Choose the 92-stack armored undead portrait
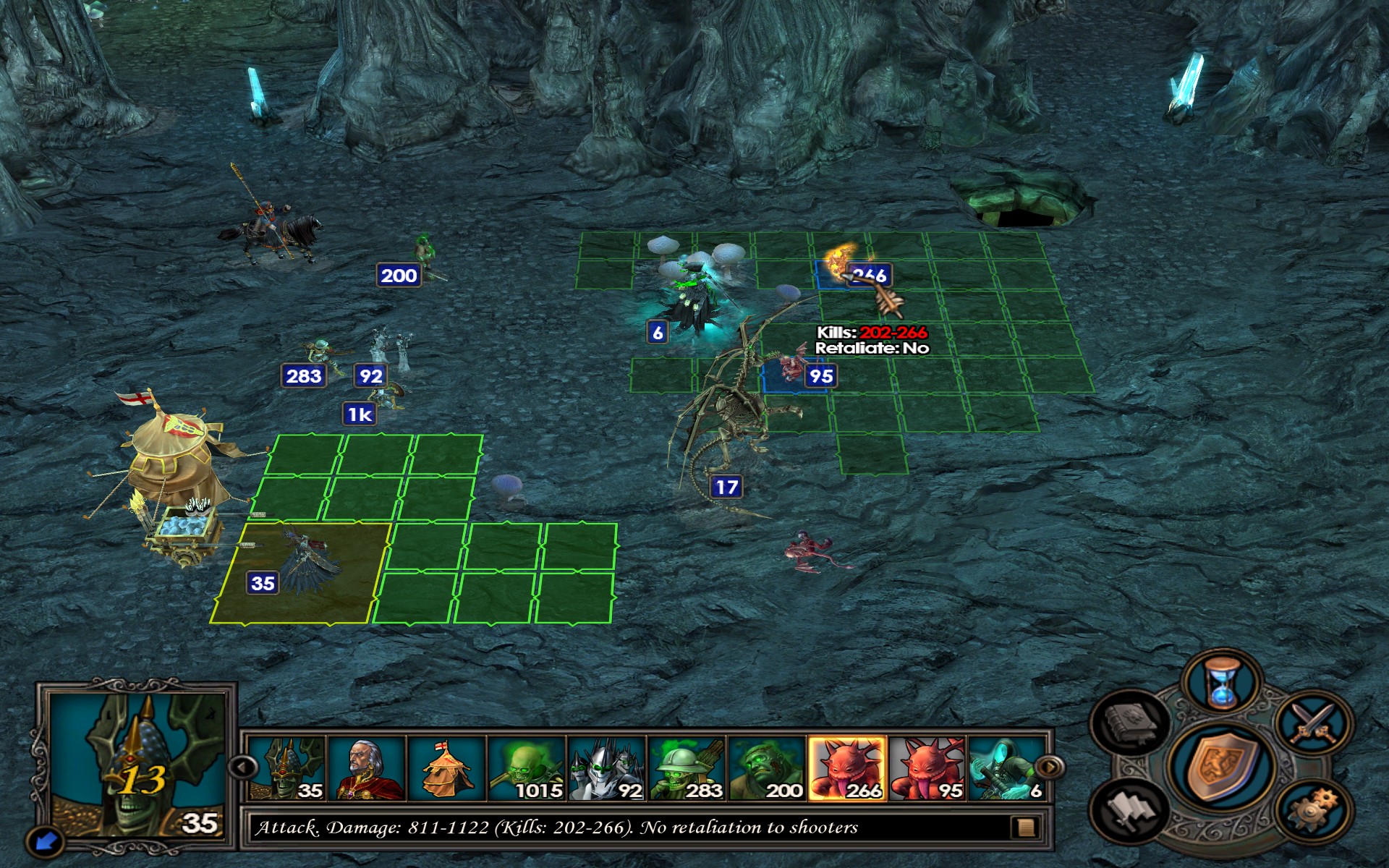 point(607,768)
